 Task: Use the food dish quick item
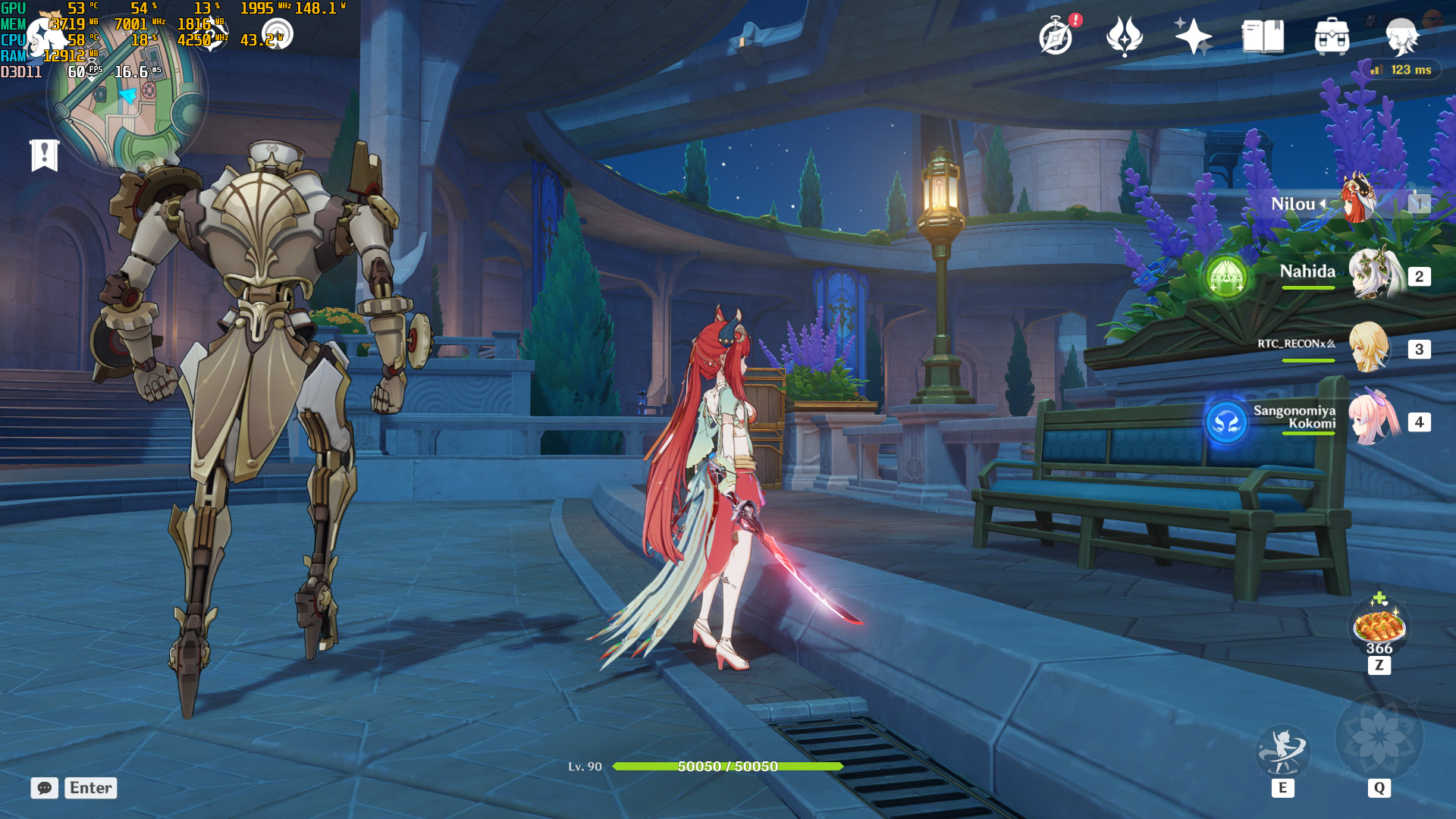click(1379, 626)
